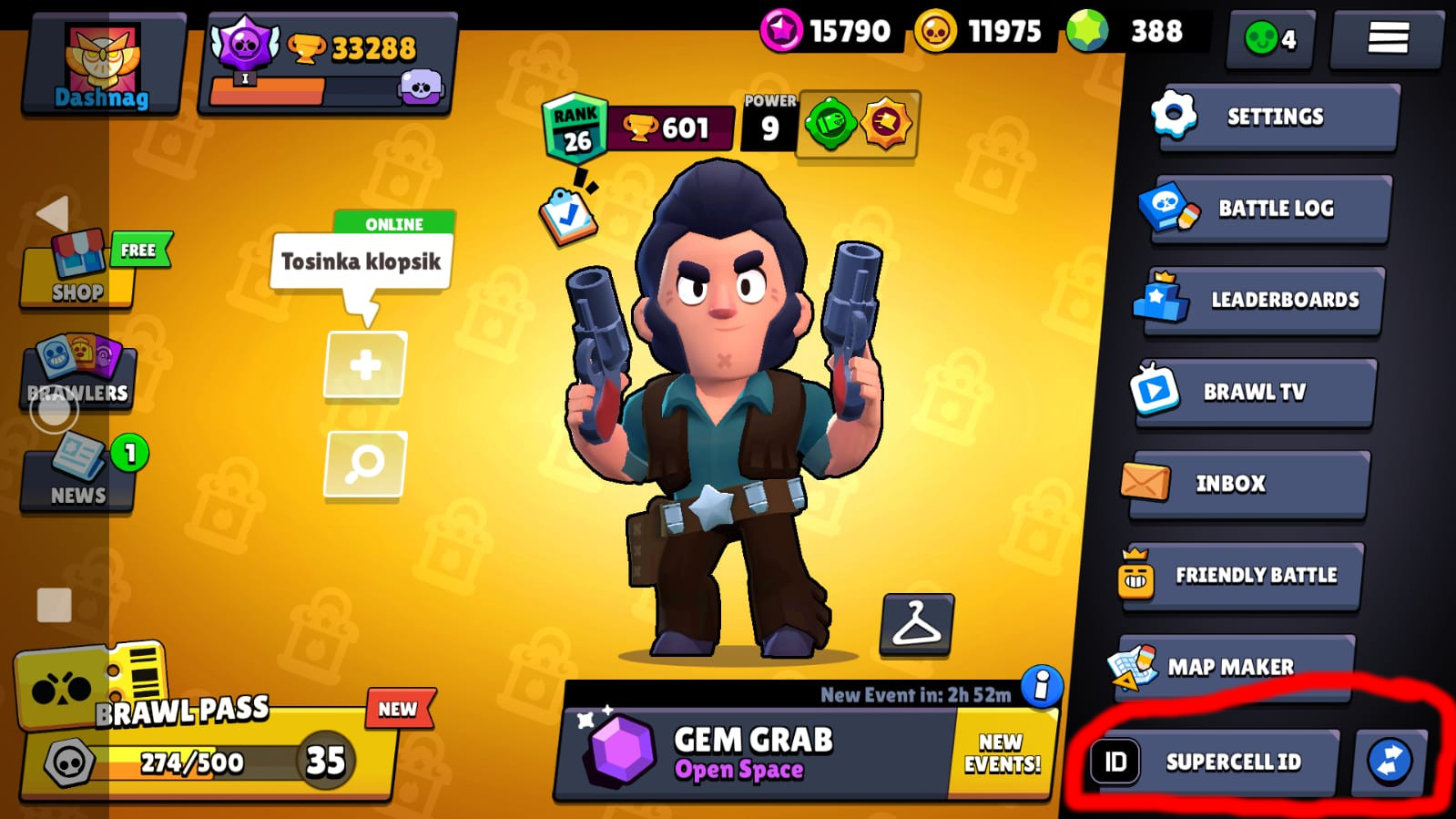Show event info with the blue i icon
The image size is (1456, 819).
coord(1042,685)
